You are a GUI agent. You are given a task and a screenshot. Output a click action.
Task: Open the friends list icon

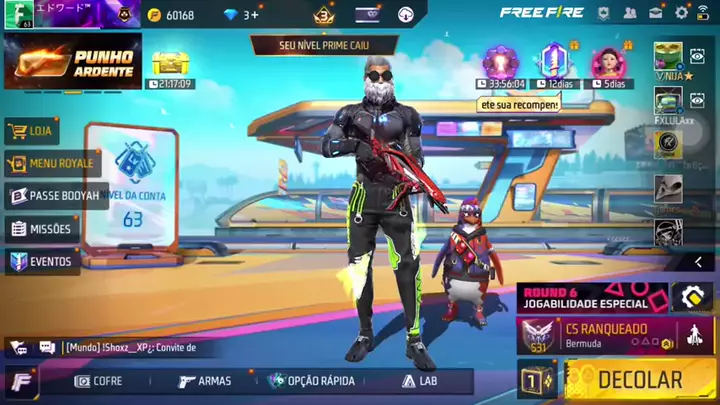coord(630,13)
